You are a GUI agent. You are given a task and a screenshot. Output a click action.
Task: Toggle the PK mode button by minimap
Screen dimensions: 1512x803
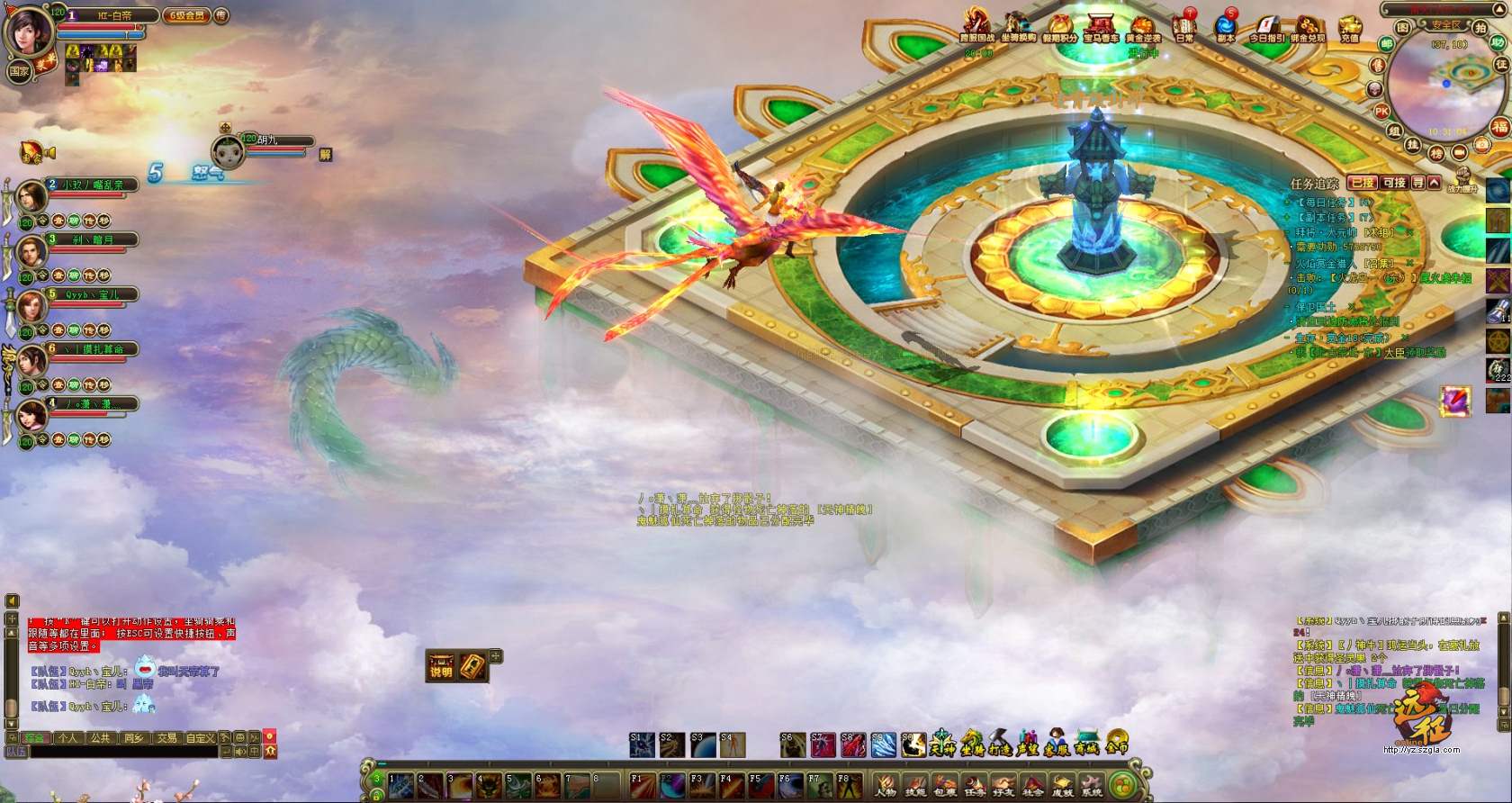click(x=1382, y=111)
